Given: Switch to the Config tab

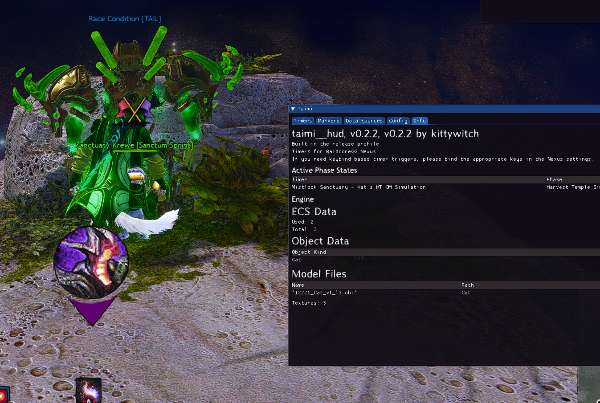Looking at the screenshot, I should (x=399, y=119).
